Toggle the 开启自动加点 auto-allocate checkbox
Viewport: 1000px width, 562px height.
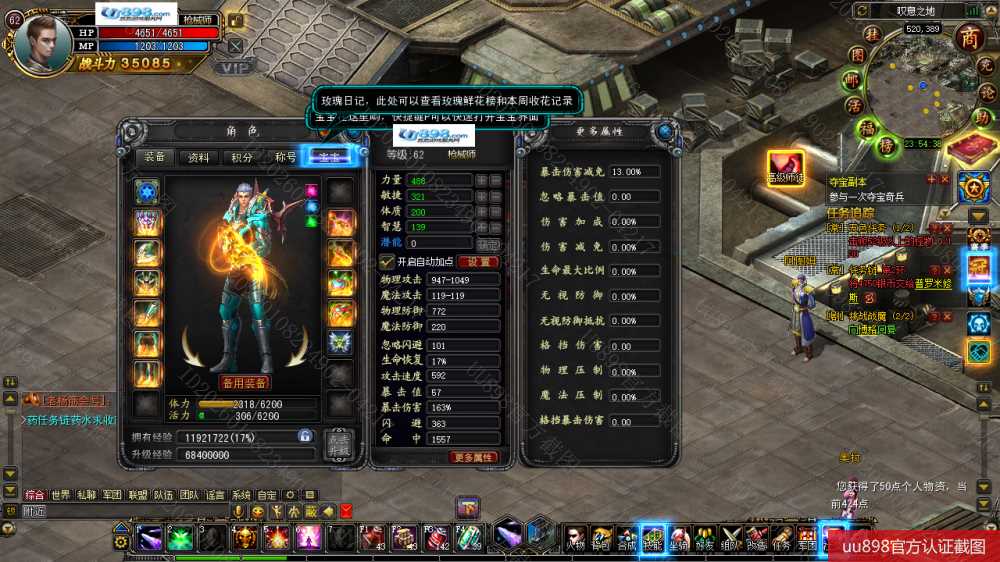(x=389, y=261)
